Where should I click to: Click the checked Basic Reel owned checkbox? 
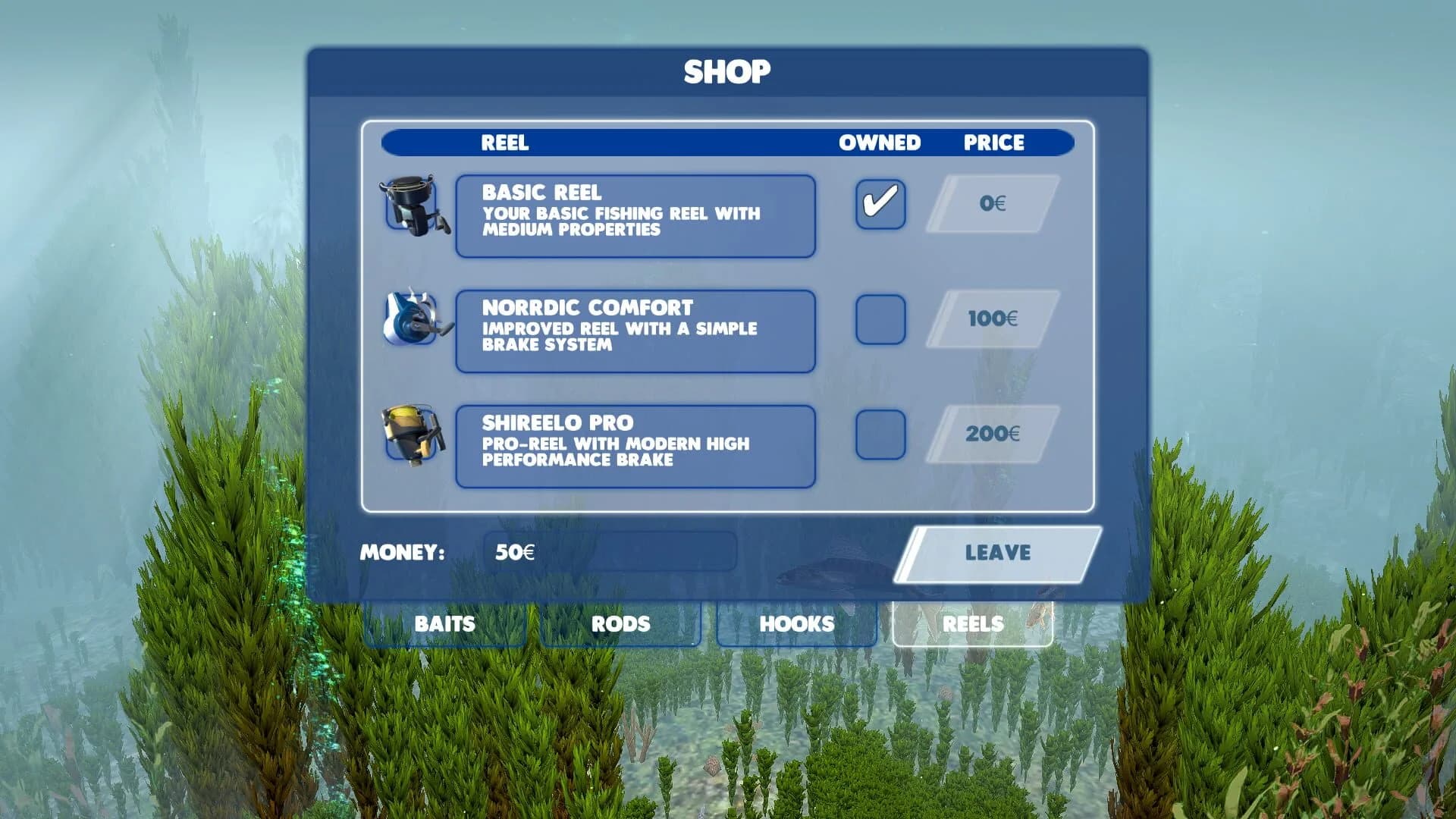882,203
